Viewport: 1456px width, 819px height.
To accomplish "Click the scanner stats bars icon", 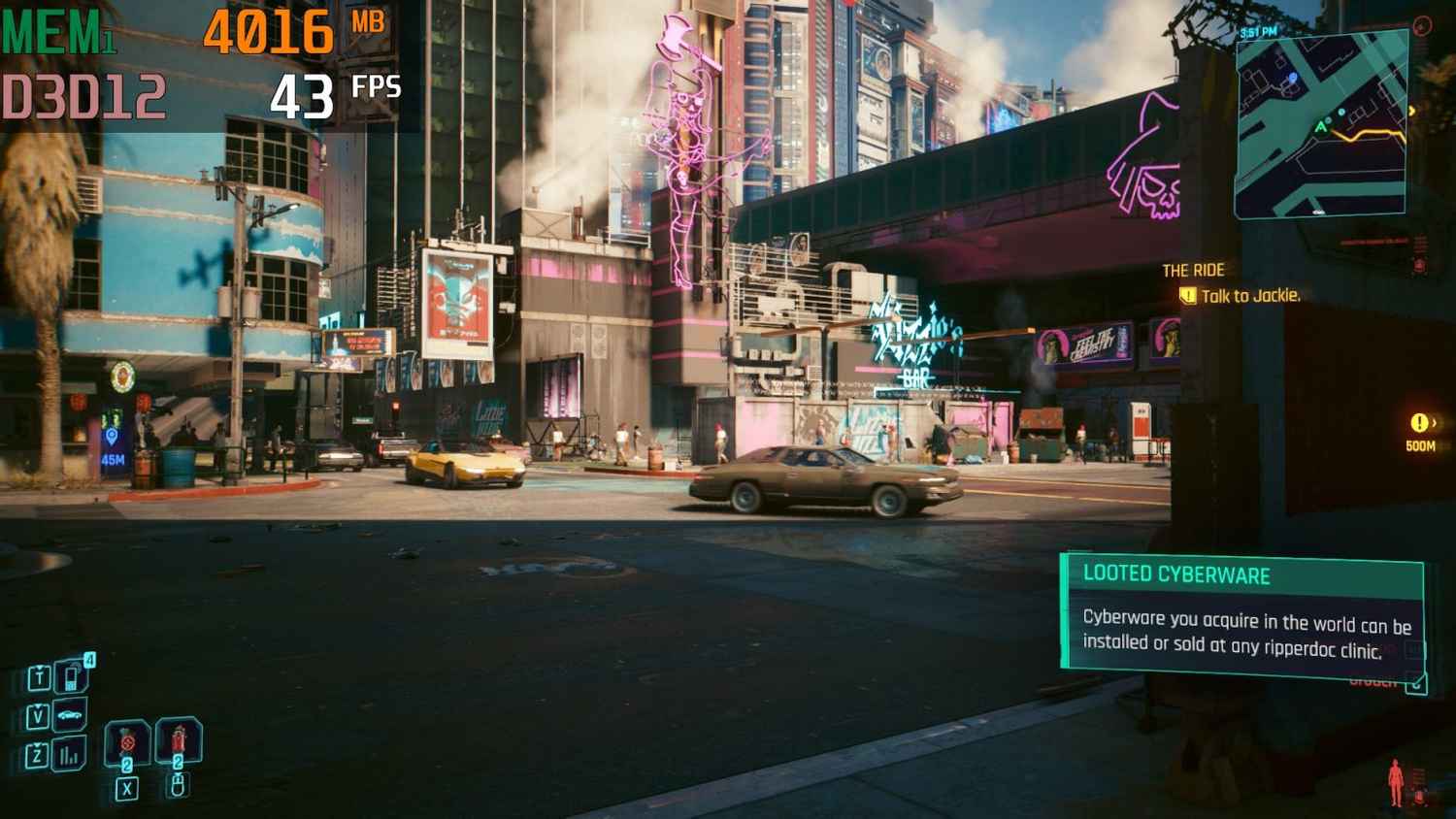I will (x=70, y=754).
